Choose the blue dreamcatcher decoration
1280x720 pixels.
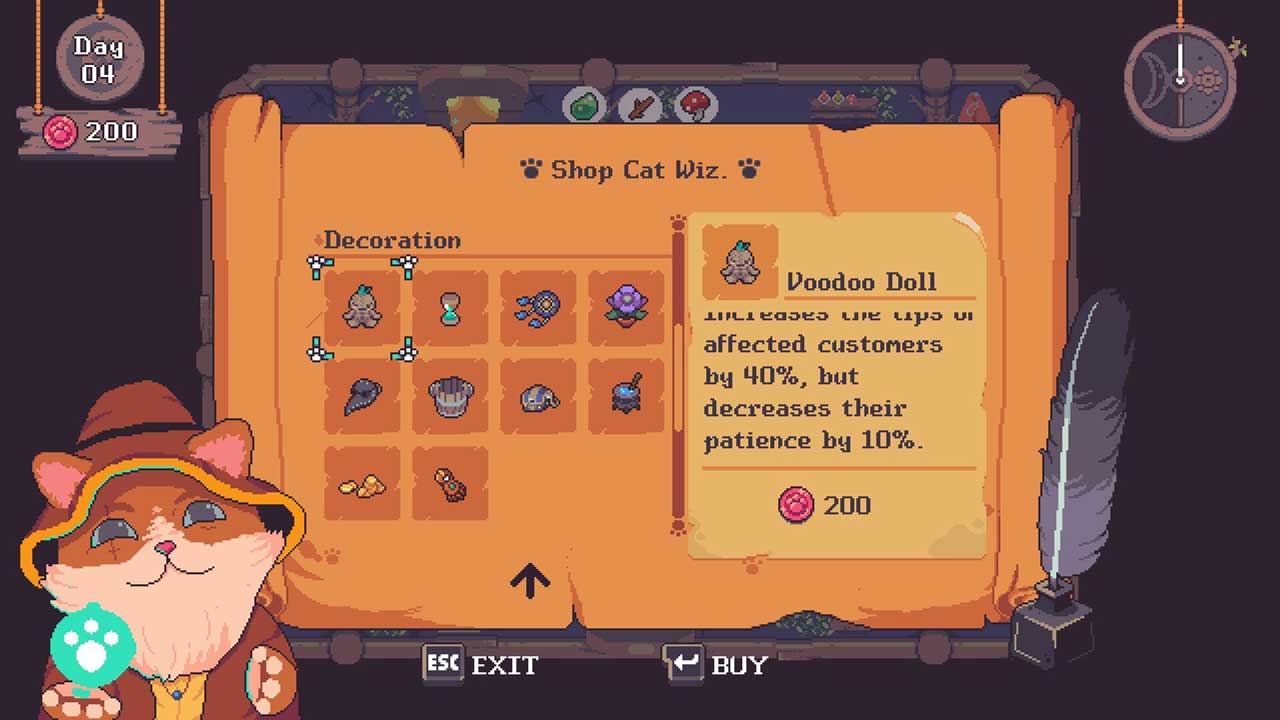click(x=538, y=308)
